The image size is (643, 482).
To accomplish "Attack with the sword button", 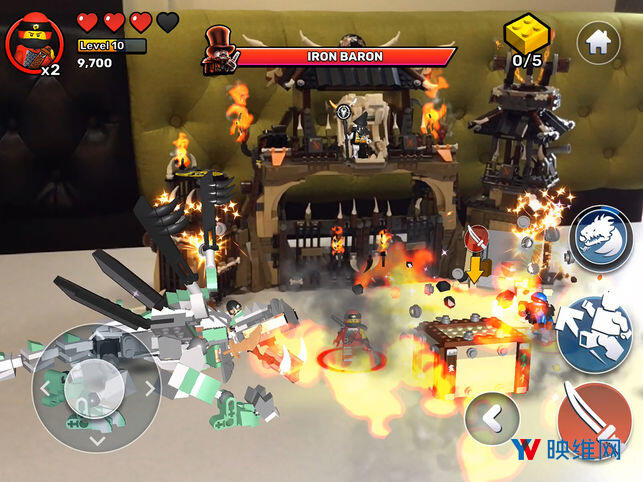I will [595, 419].
